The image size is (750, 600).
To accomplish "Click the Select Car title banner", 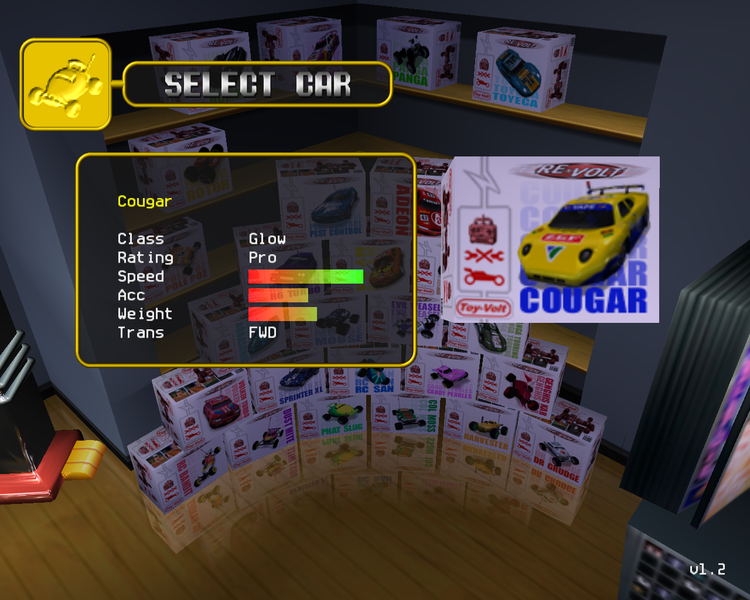I will pyautogui.click(x=257, y=85).
